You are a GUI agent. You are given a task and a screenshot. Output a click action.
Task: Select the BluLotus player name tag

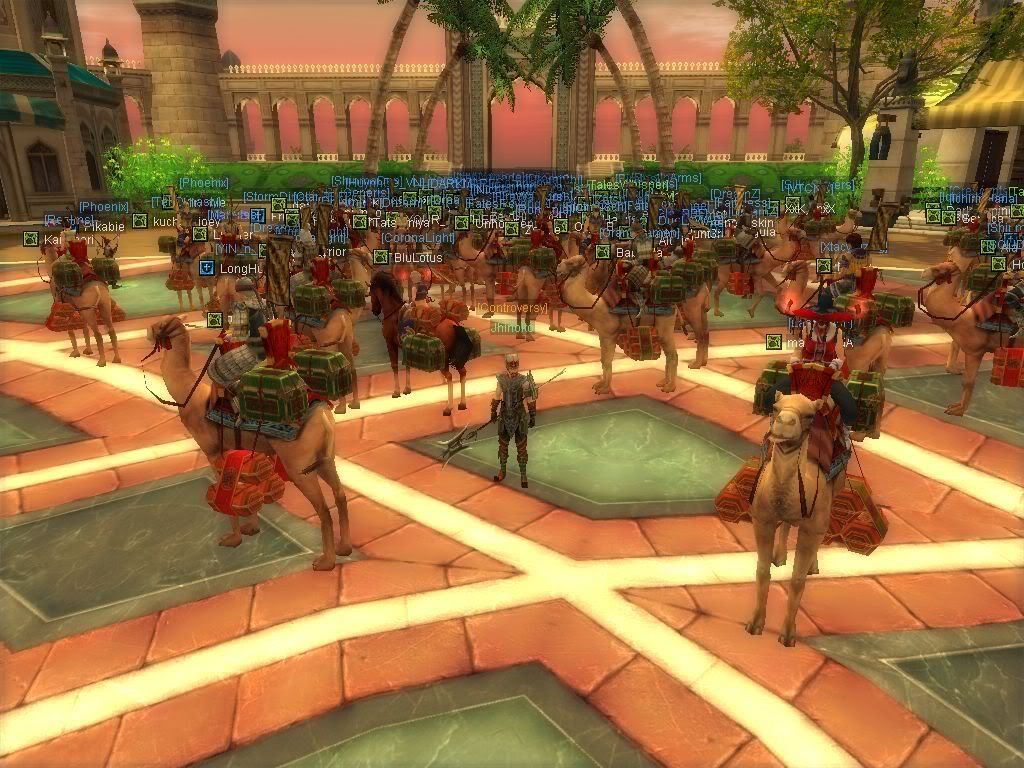[418, 257]
